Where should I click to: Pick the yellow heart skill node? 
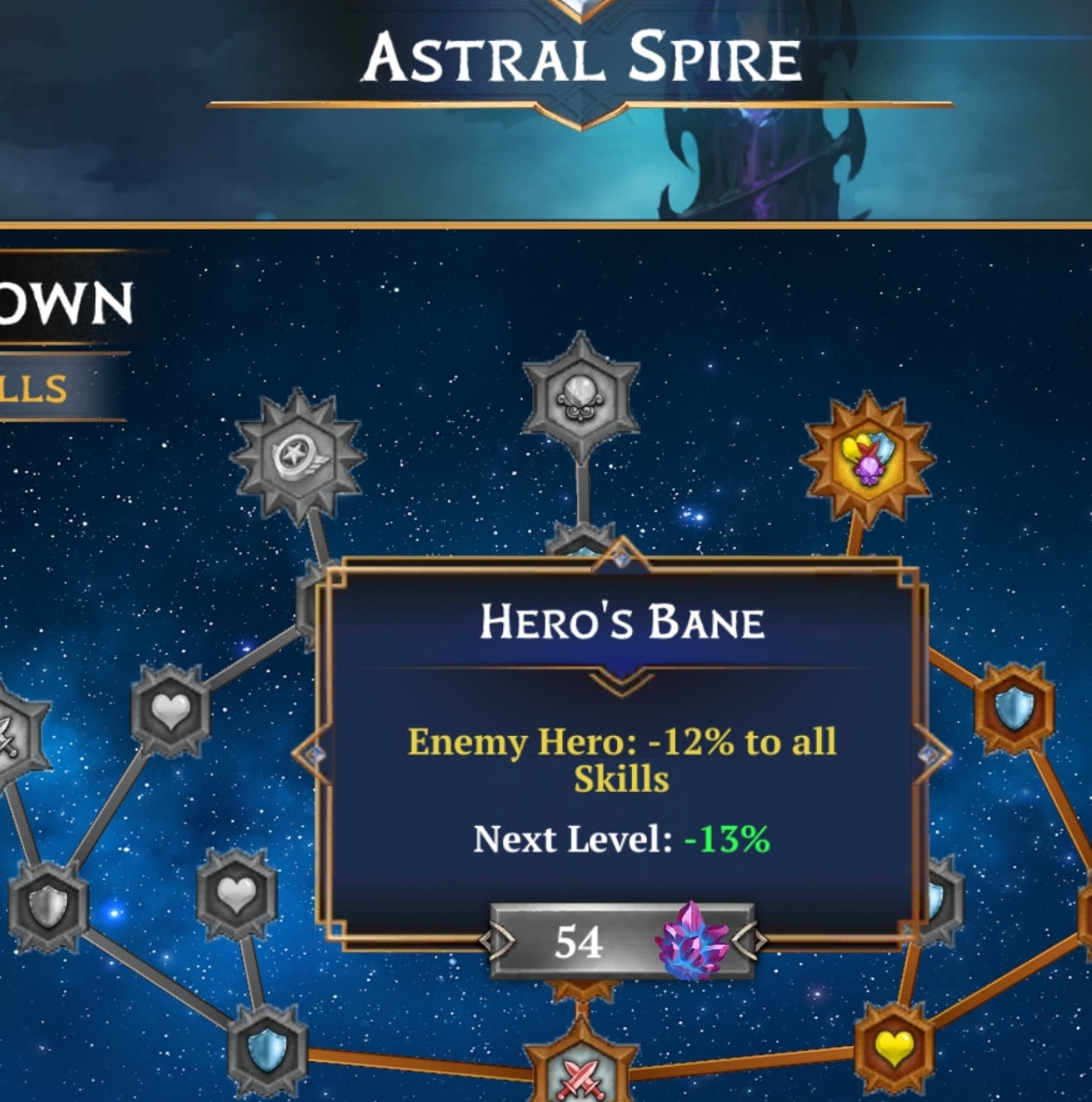894,1047
